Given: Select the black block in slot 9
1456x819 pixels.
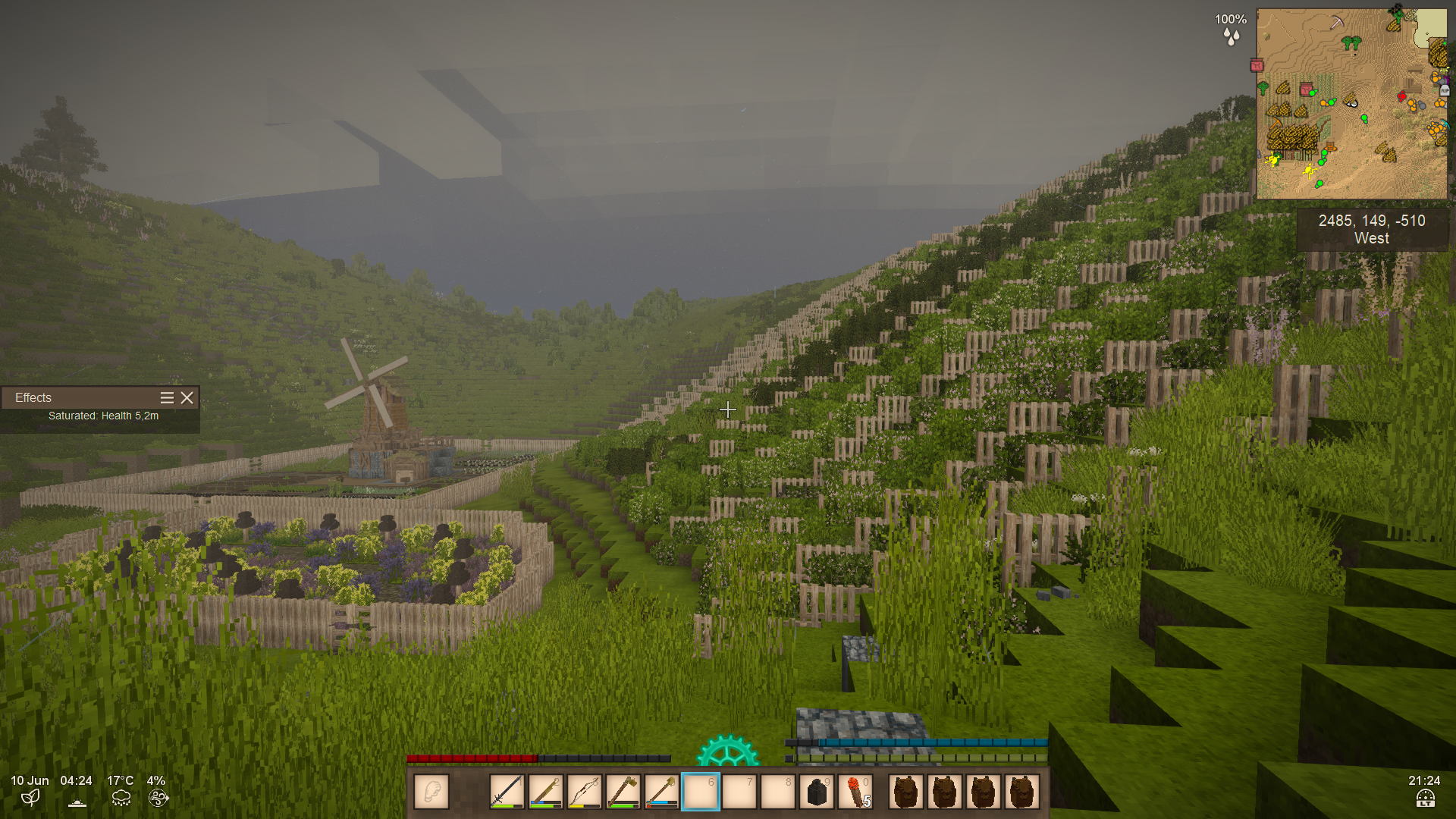Looking at the screenshot, I should click(x=817, y=792).
